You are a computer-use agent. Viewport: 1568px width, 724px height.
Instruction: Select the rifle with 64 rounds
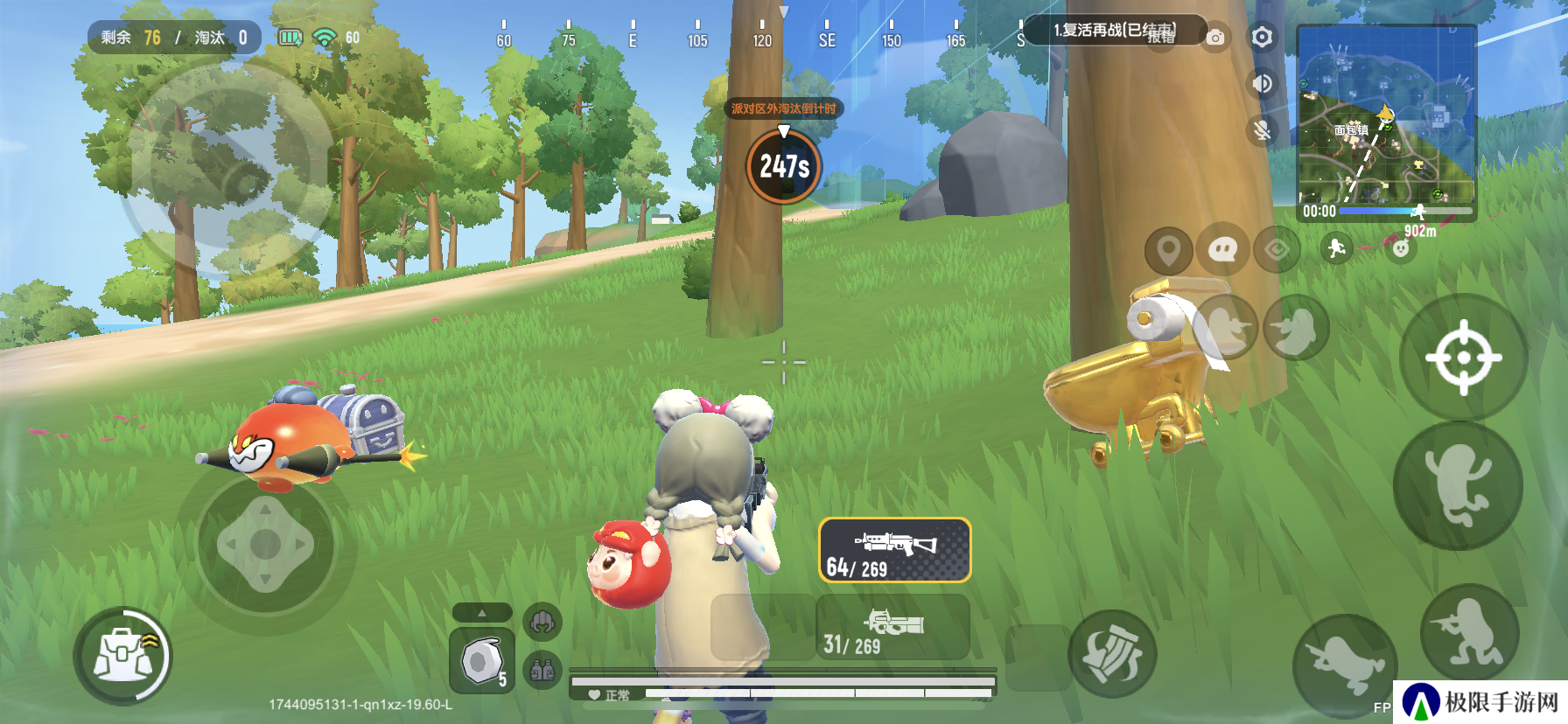(894, 551)
